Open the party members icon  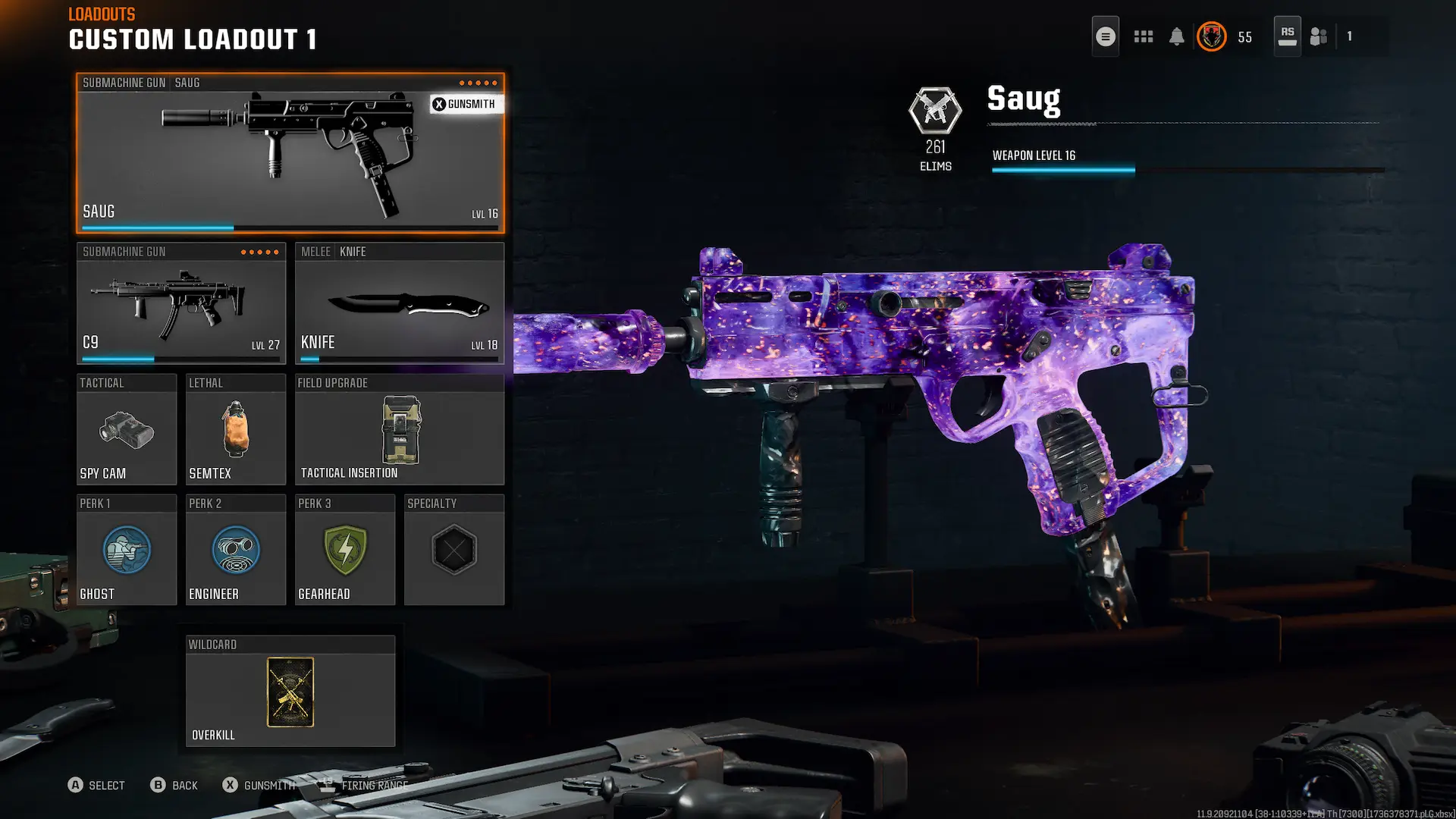tap(1319, 36)
